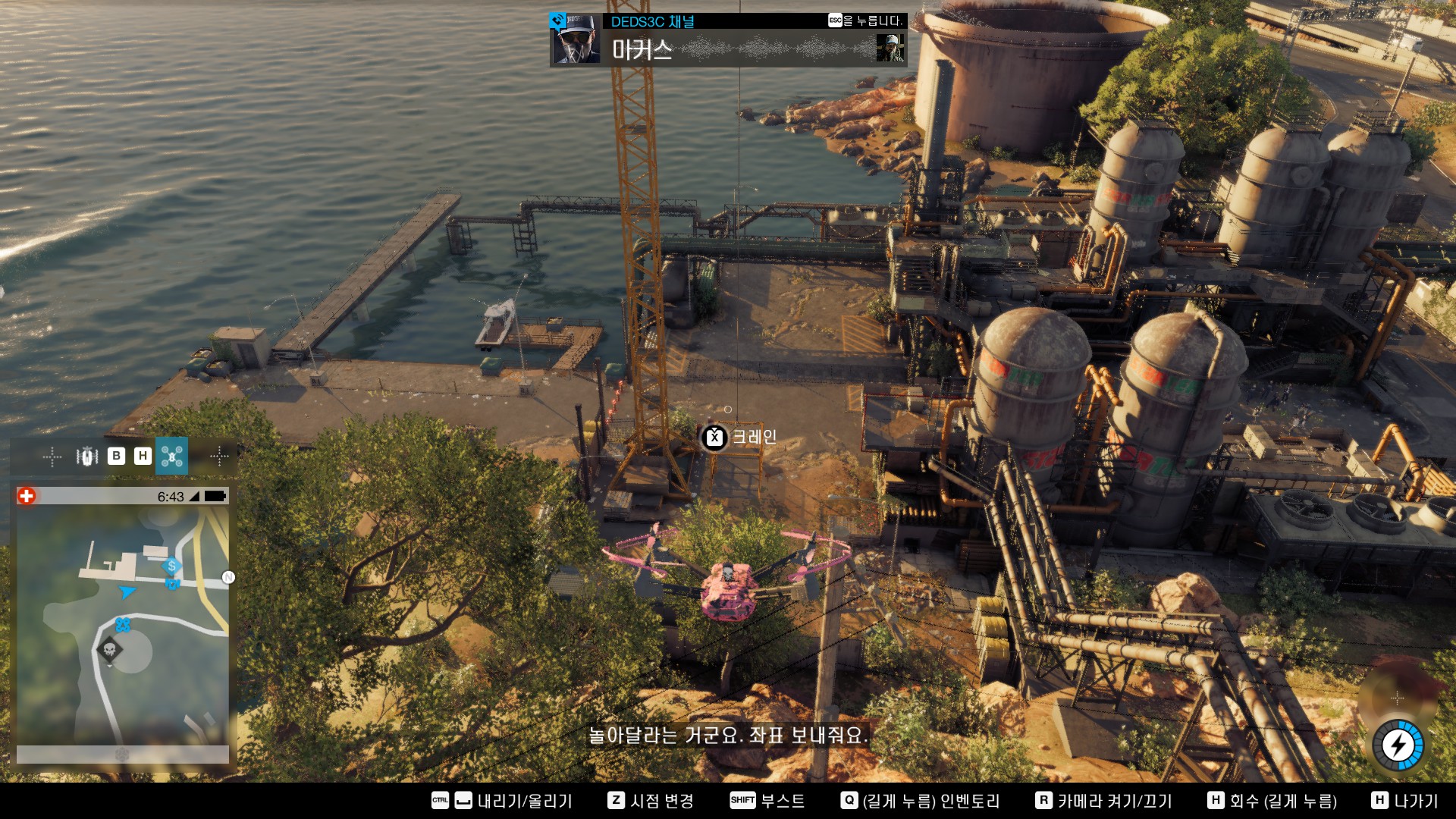1456x819 pixels.
Task: Click the dollar sign marker on minimap
Action: (x=172, y=566)
